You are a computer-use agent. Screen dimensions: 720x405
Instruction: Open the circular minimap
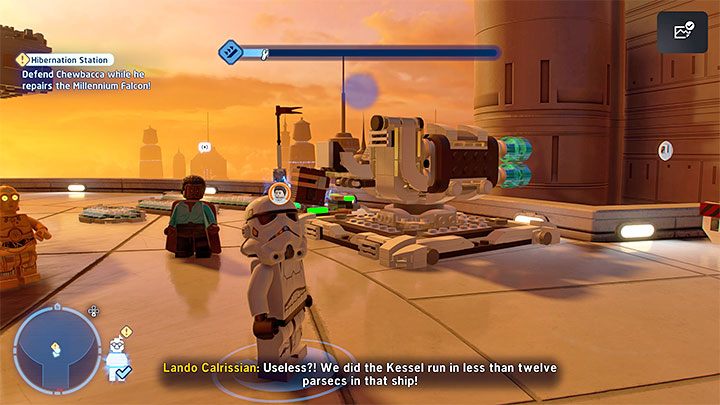(x=43, y=348)
